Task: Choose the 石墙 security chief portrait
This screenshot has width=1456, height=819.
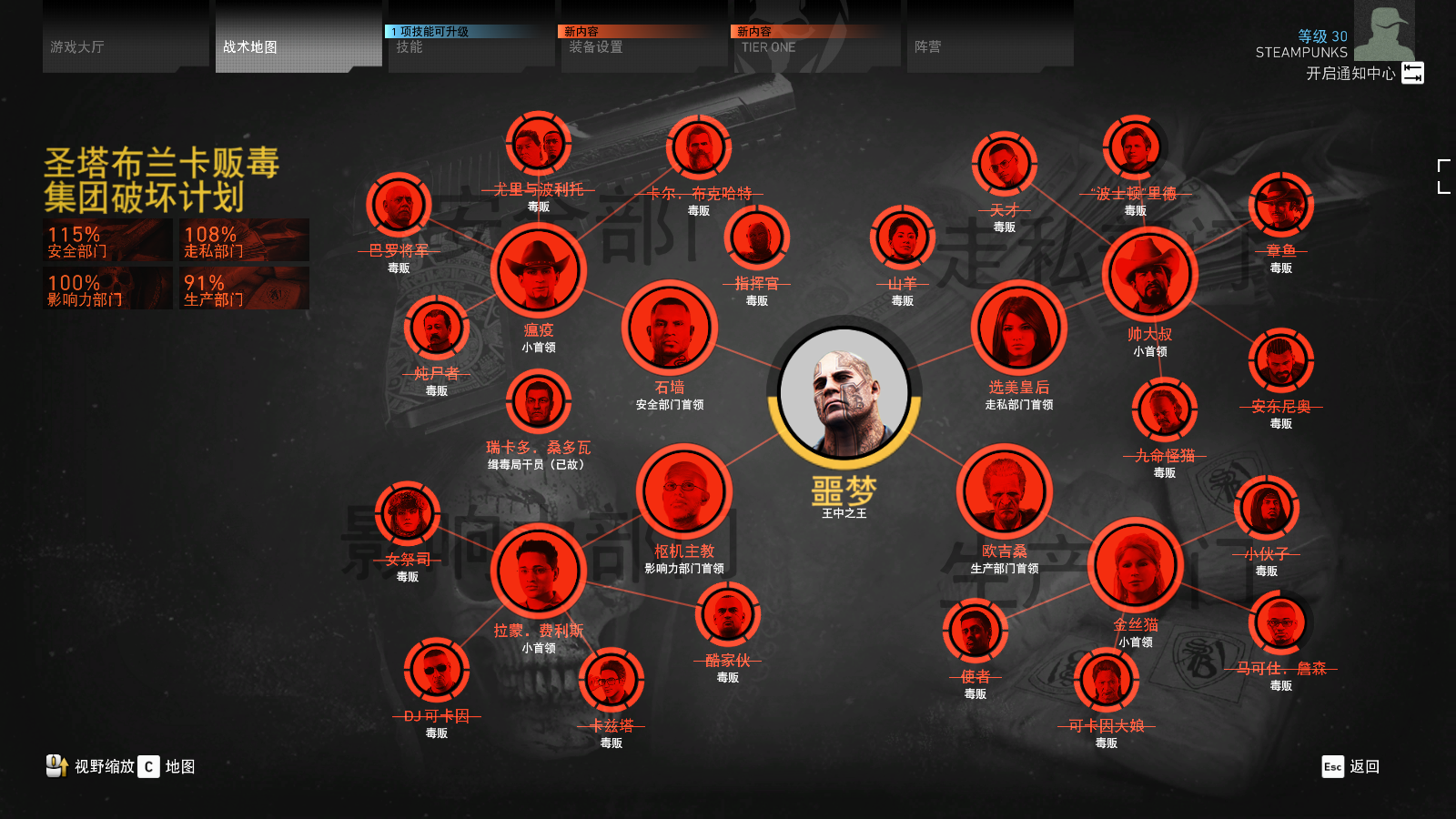Action: pyautogui.click(x=670, y=329)
